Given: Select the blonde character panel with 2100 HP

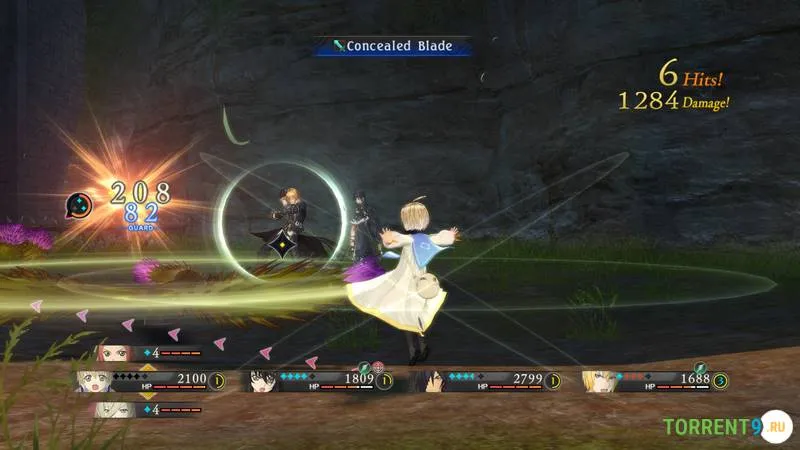Looking at the screenshot, I should pyautogui.click(x=150, y=380).
